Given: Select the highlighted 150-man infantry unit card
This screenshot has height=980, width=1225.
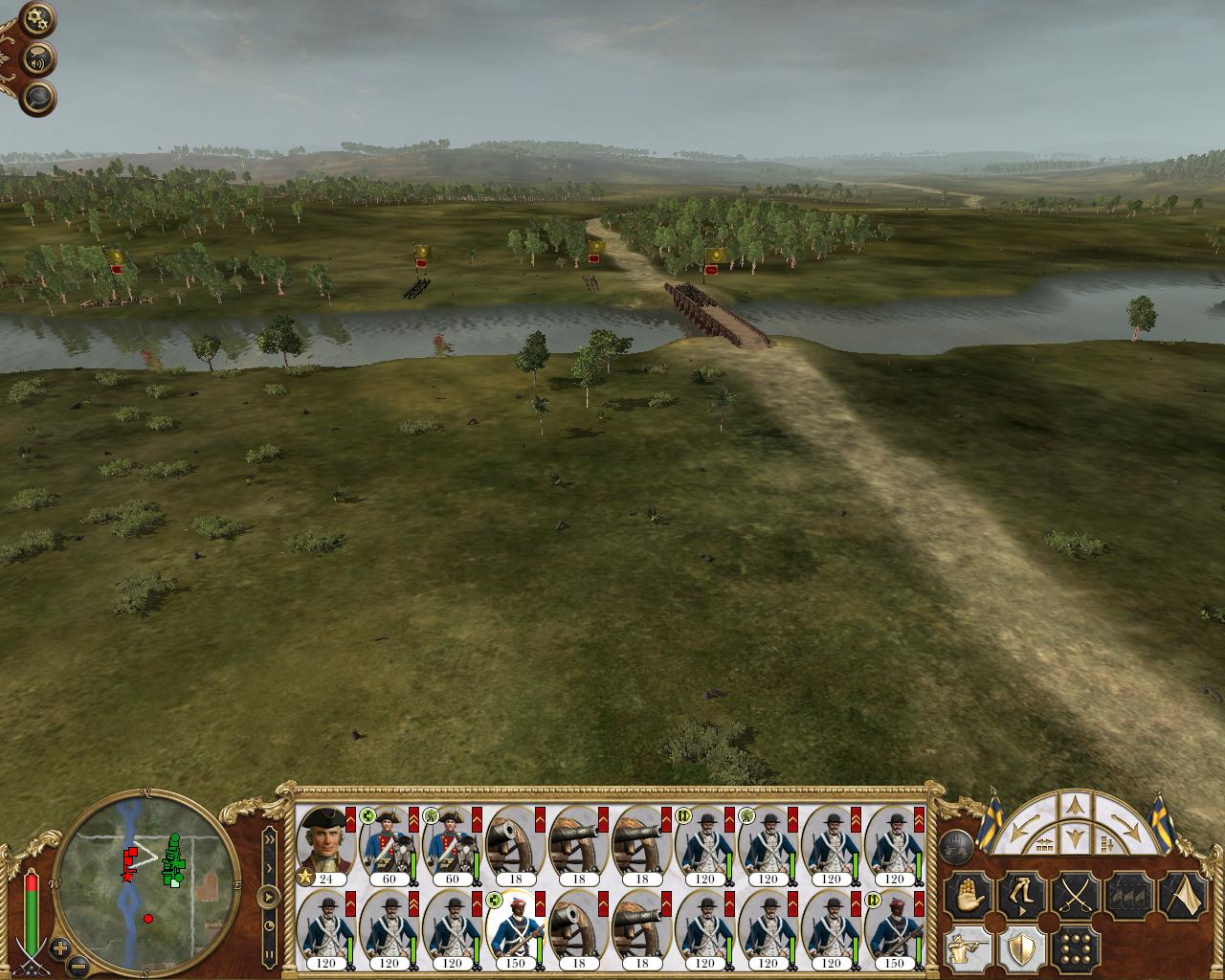Looking at the screenshot, I should pos(515,927).
